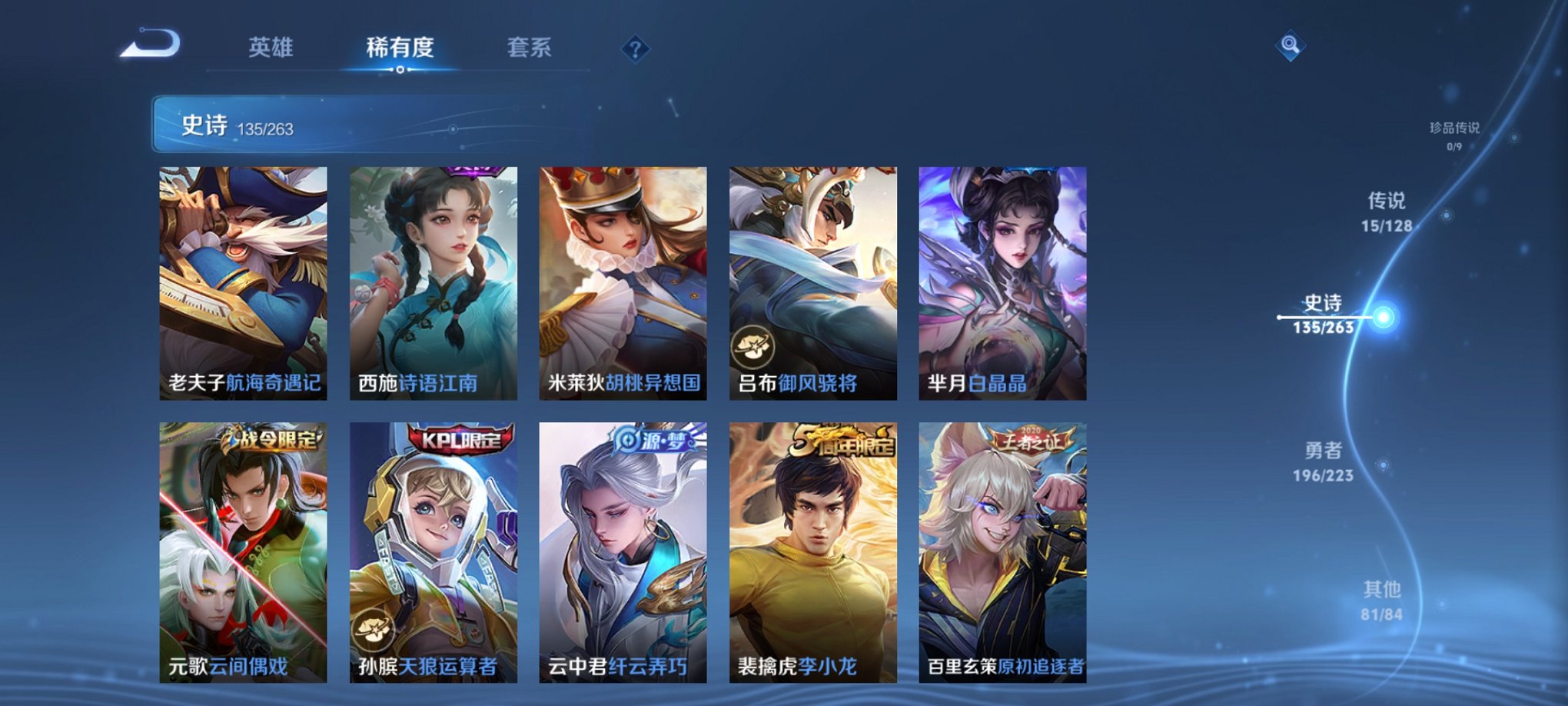Screen dimensions: 1568x706
Task: Click the question mark help icon
Action: [x=634, y=50]
